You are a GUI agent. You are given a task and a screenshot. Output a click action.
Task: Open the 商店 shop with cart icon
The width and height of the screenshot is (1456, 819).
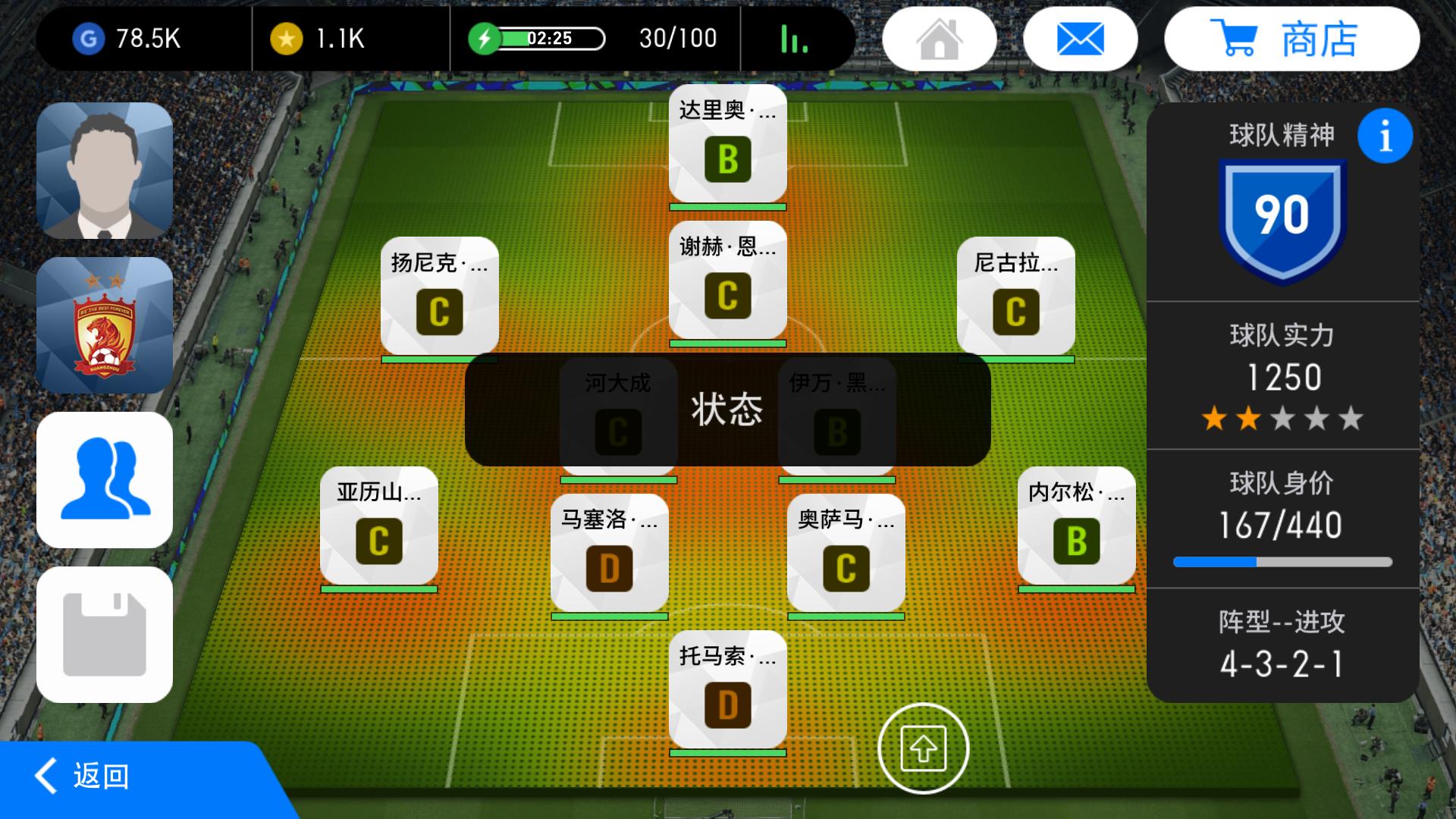(x=1291, y=38)
